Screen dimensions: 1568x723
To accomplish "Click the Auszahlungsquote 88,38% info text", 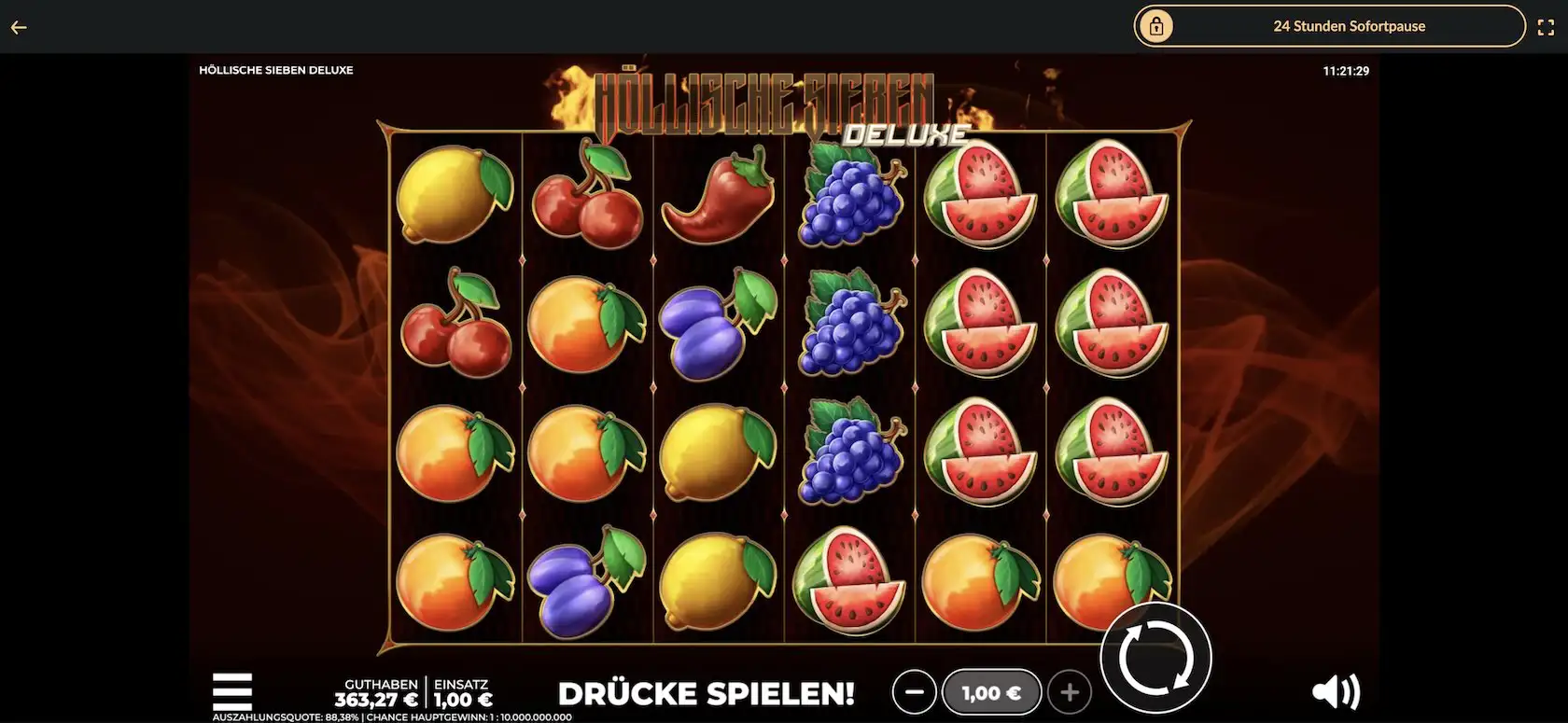I will (x=285, y=717).
